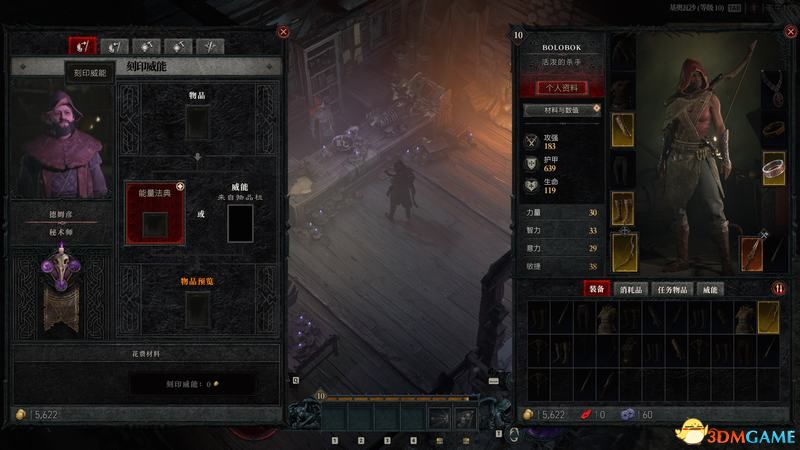Viewport: 800px width, 450px height.
Task: Close the occultist imprint panel
Action: [283, 32]
